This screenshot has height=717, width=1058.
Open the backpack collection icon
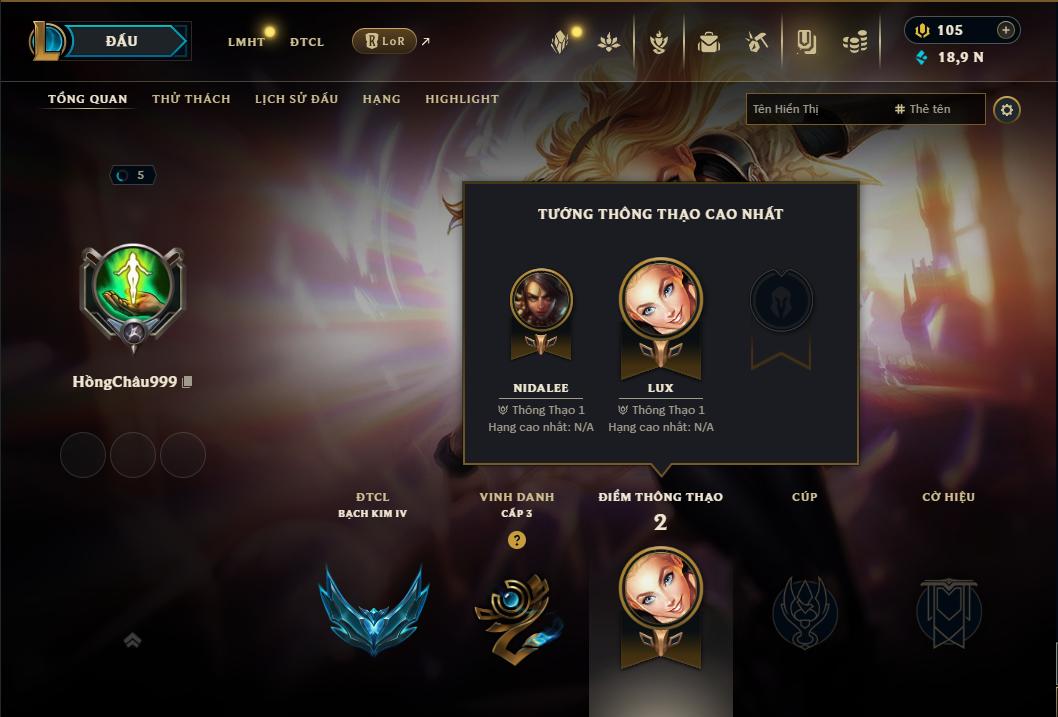tap(709, 42)
